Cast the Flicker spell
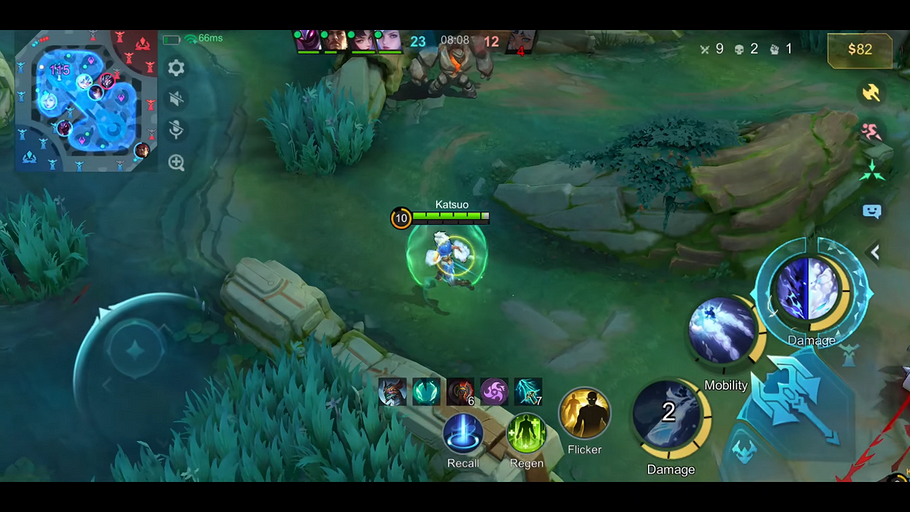Image resolution: width=910 pixels, height=512 pixels. coord(584,413)
